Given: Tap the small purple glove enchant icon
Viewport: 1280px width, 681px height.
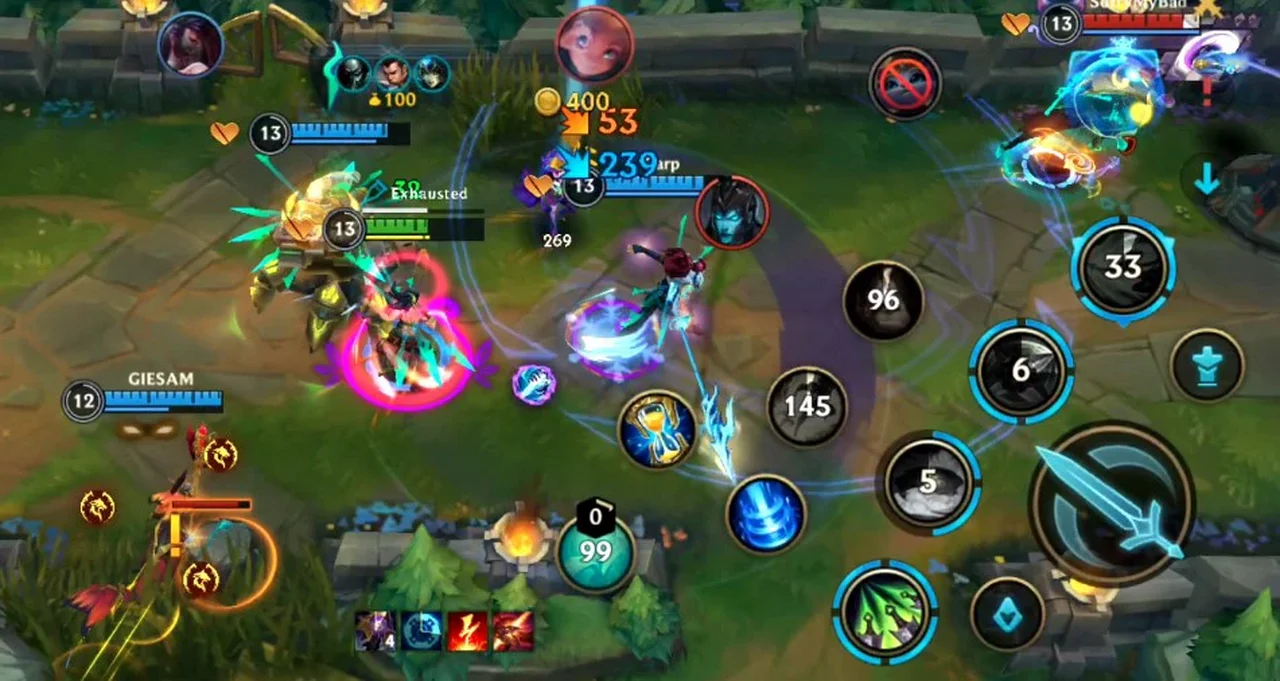Looking at the screenshot, I should click(x=533, y=384).
